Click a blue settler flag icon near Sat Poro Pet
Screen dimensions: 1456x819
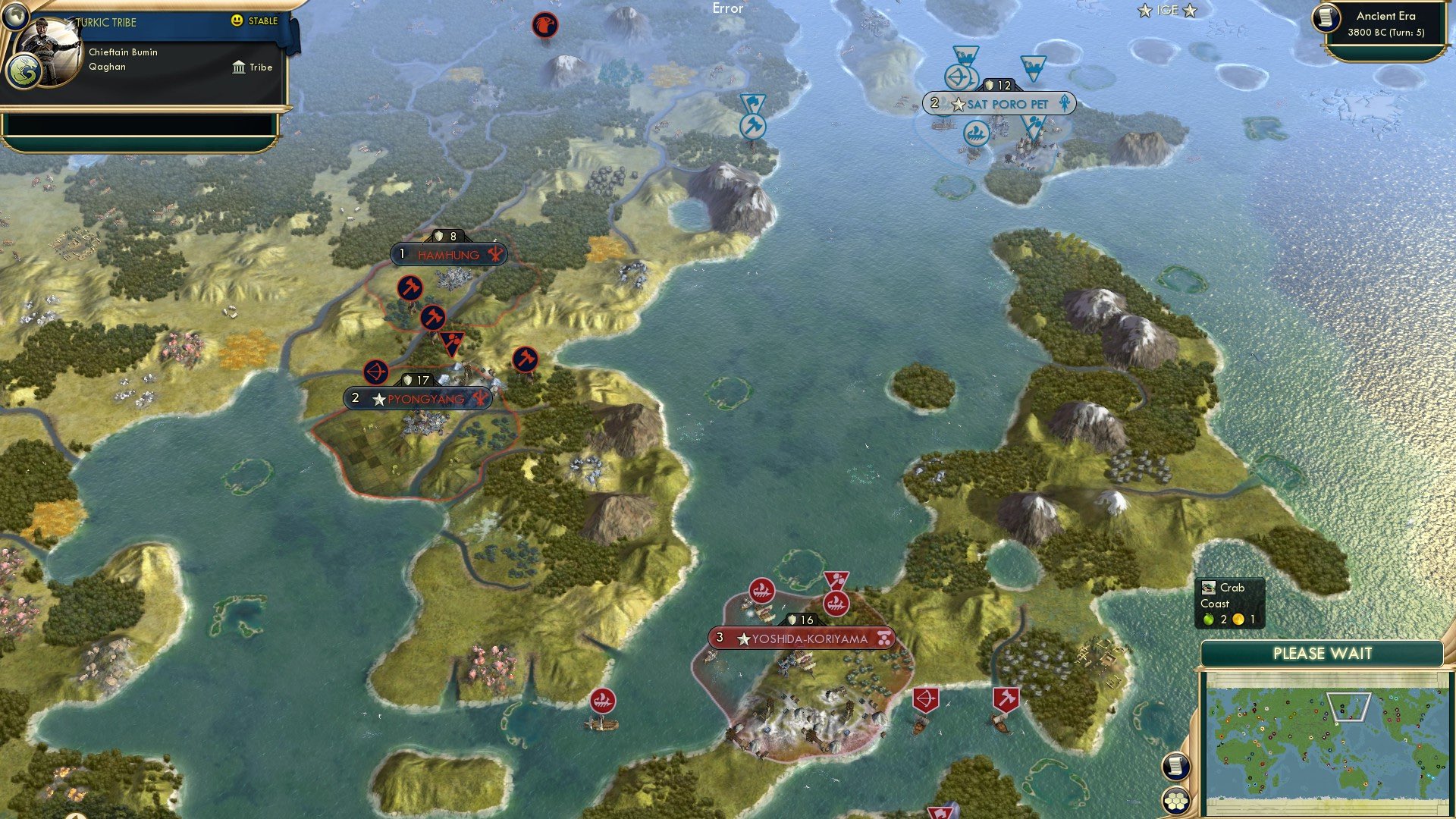pos(1033,67)
